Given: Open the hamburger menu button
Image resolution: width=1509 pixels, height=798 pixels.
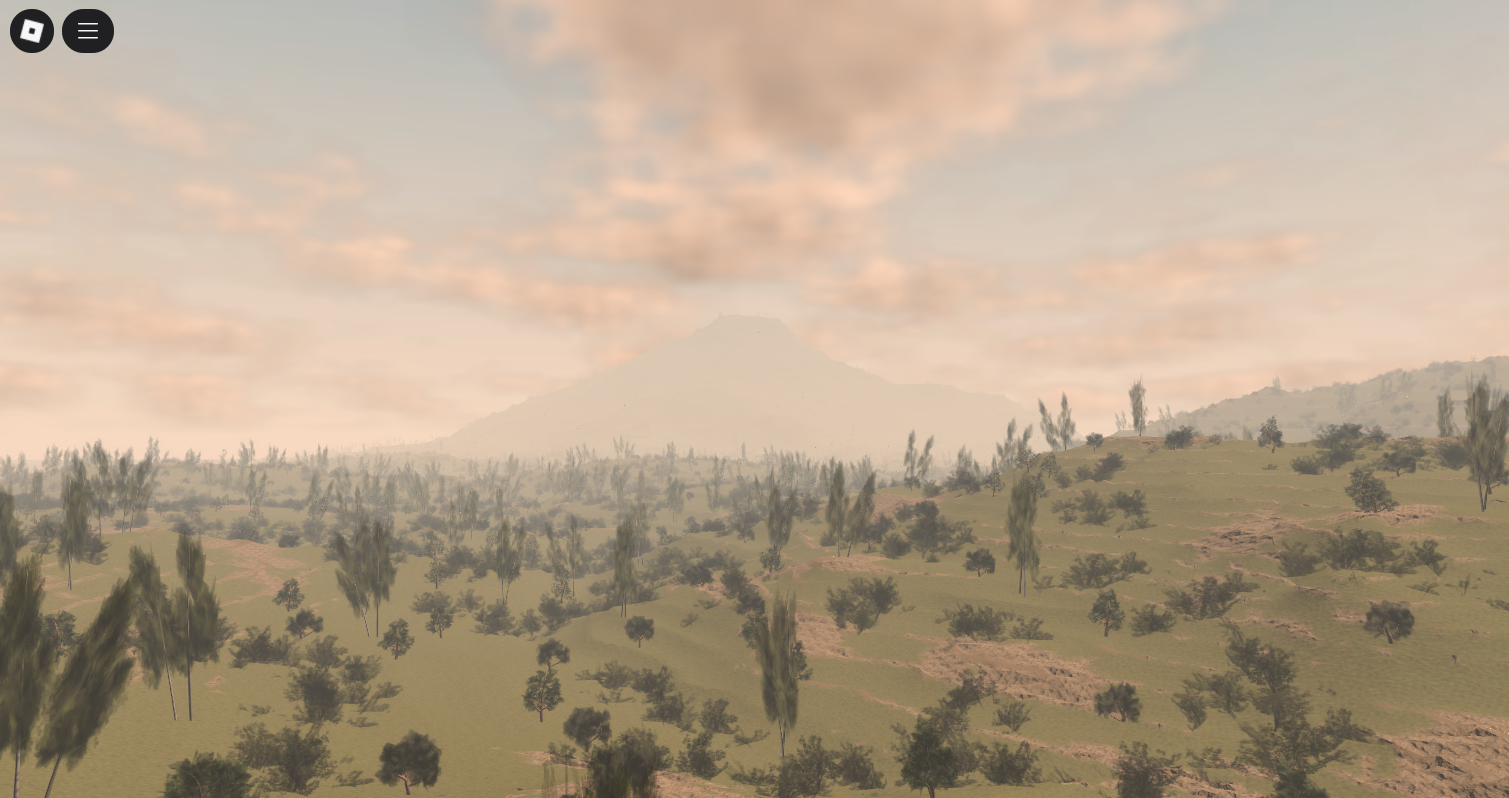Looking at the screenshot, I should pyautogui.click(x=88, y=31).
